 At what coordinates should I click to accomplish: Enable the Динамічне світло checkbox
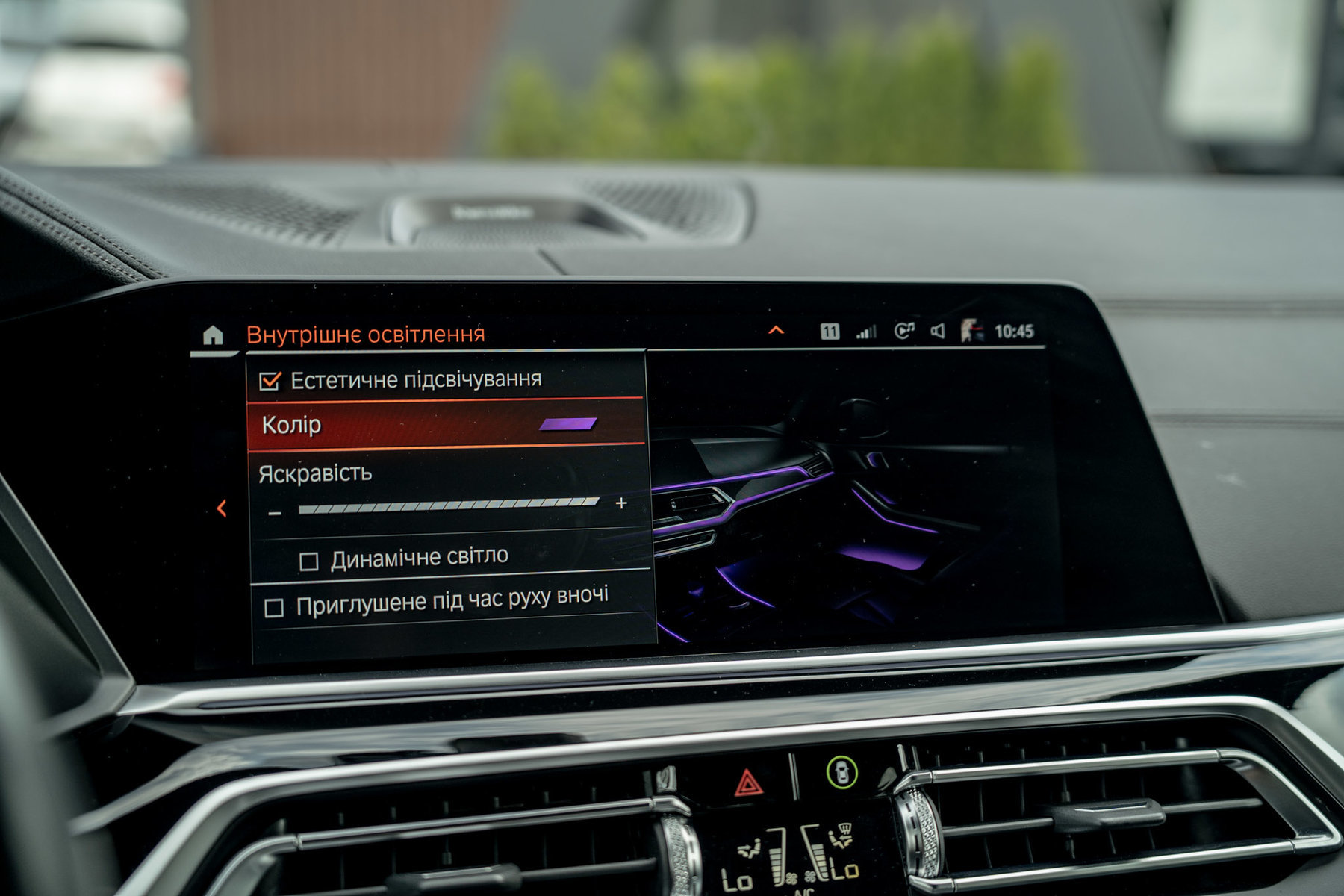tap(309, 561)
